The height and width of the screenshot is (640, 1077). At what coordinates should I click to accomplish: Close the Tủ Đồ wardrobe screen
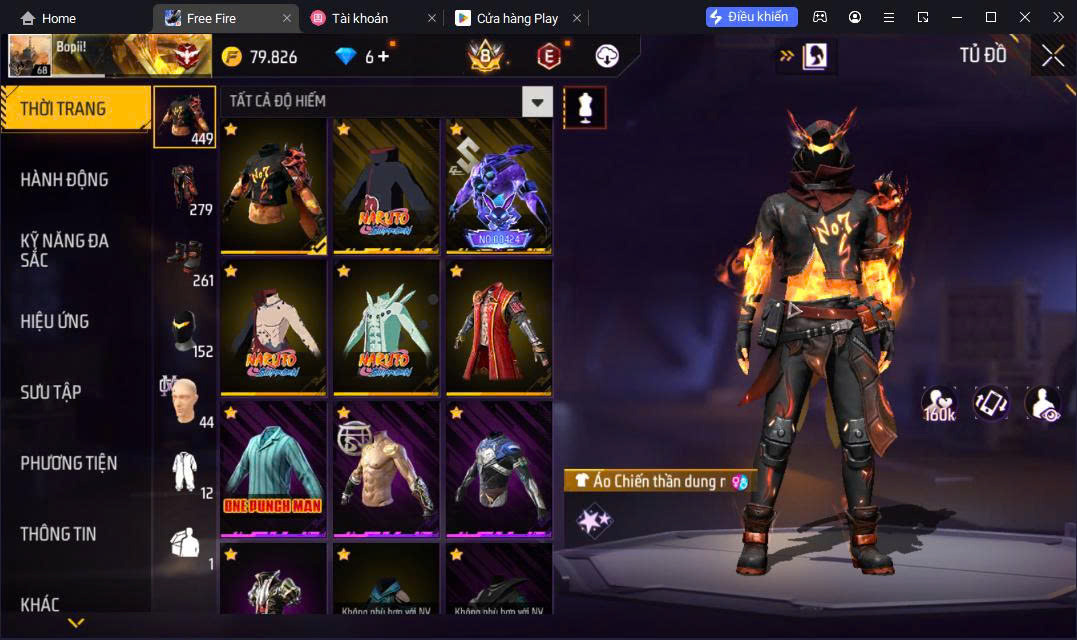pyautogui.click(x=1052, y=56)
